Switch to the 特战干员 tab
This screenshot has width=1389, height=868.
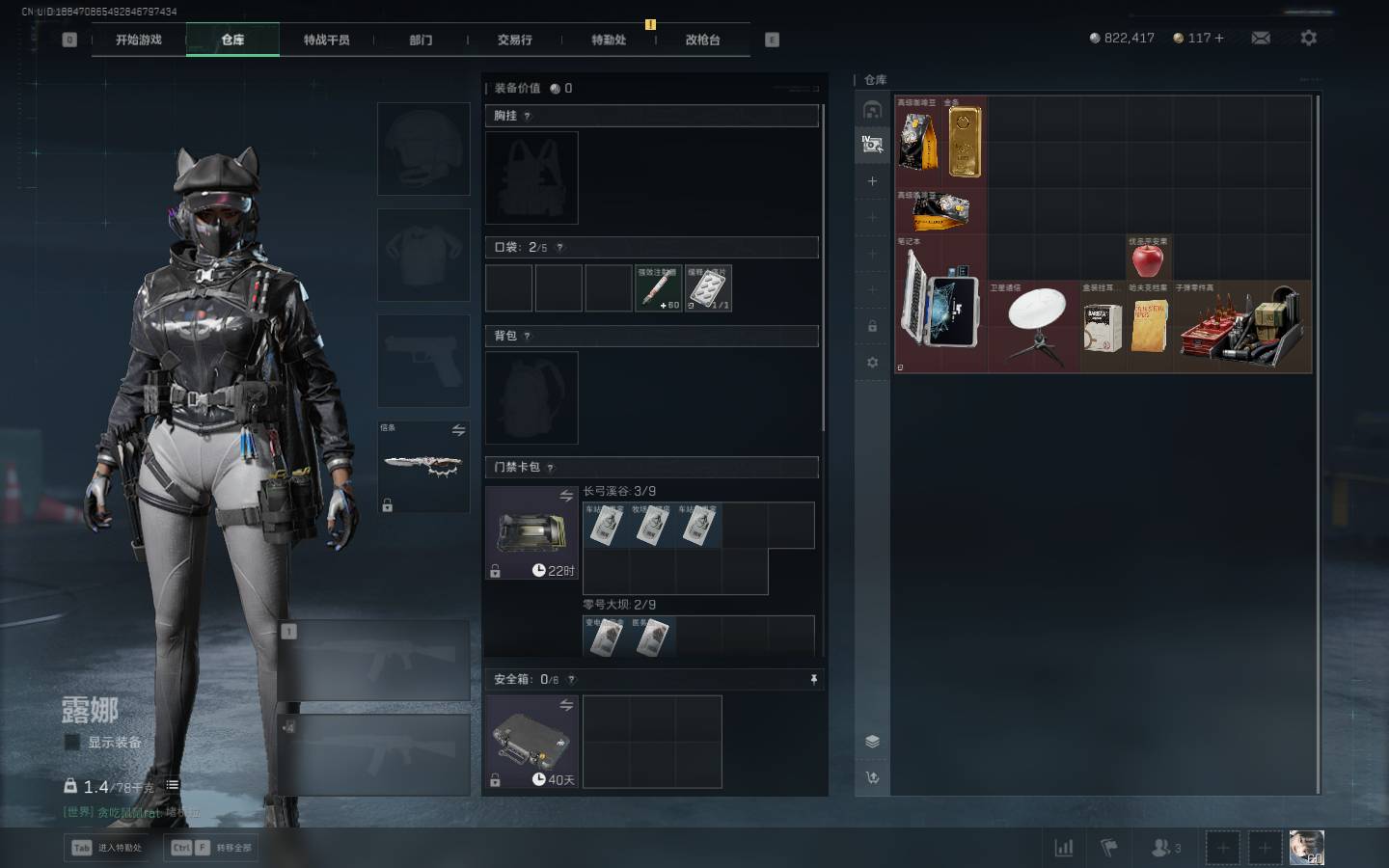pos(326,40)
